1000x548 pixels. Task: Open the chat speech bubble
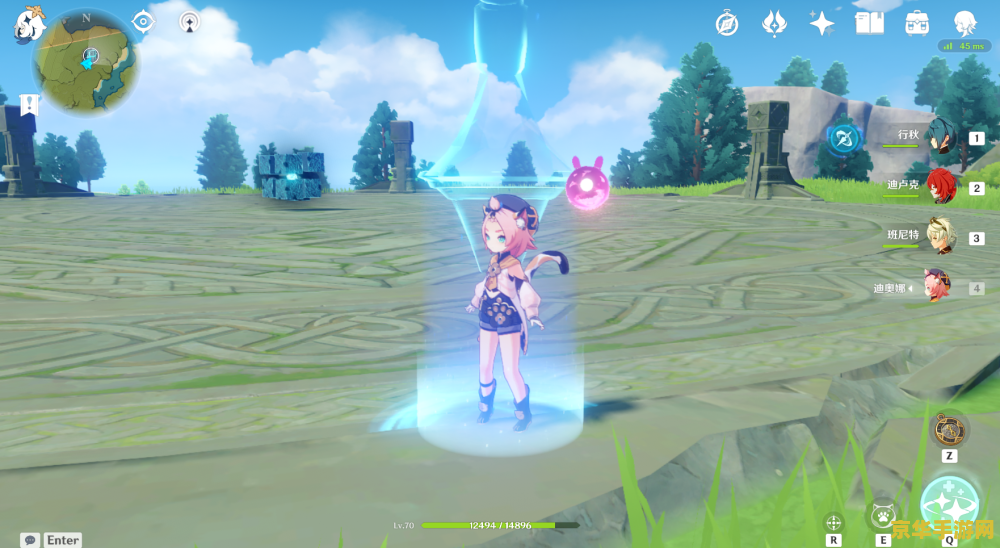click(30, 540)
